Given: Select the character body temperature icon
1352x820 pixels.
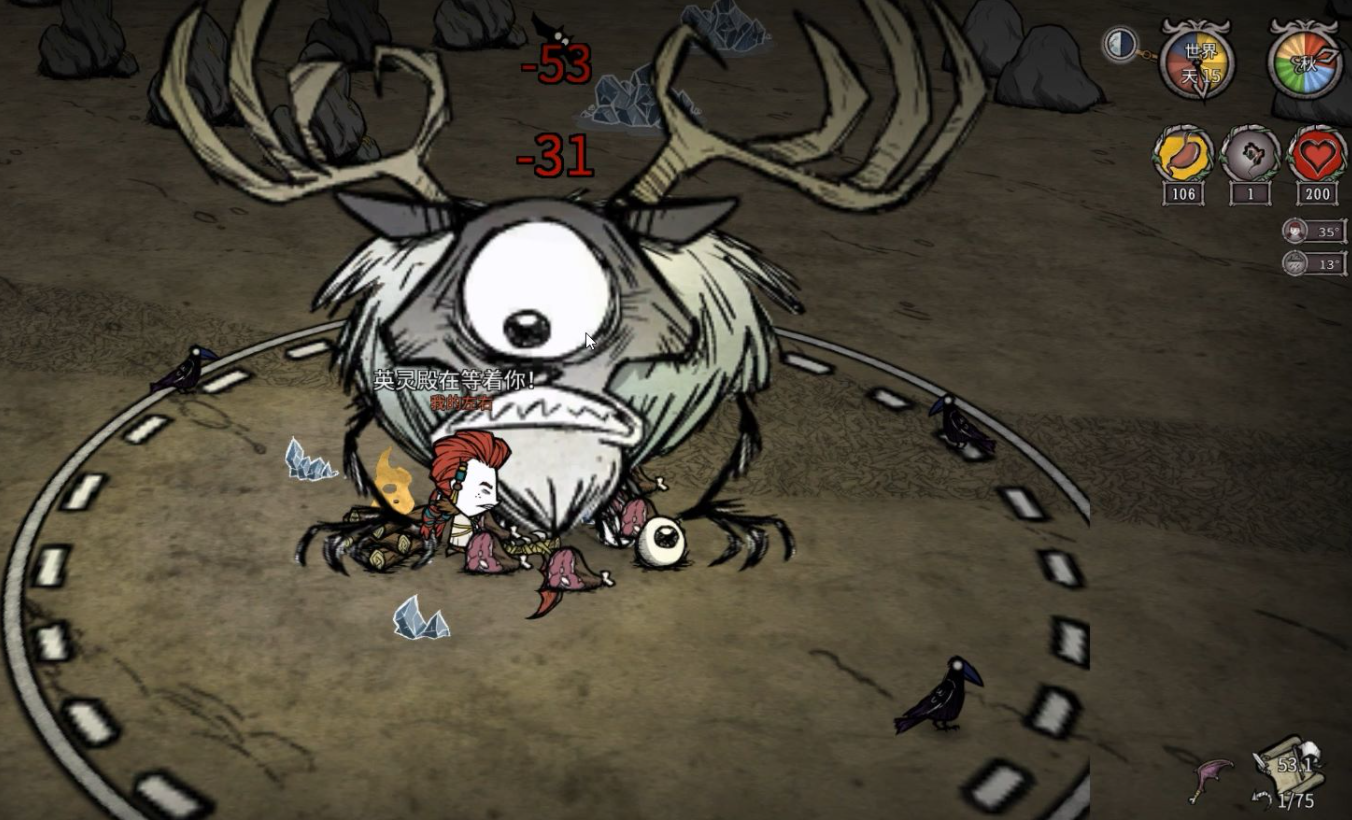Looking at the screenshot, I should [1295, 231].
